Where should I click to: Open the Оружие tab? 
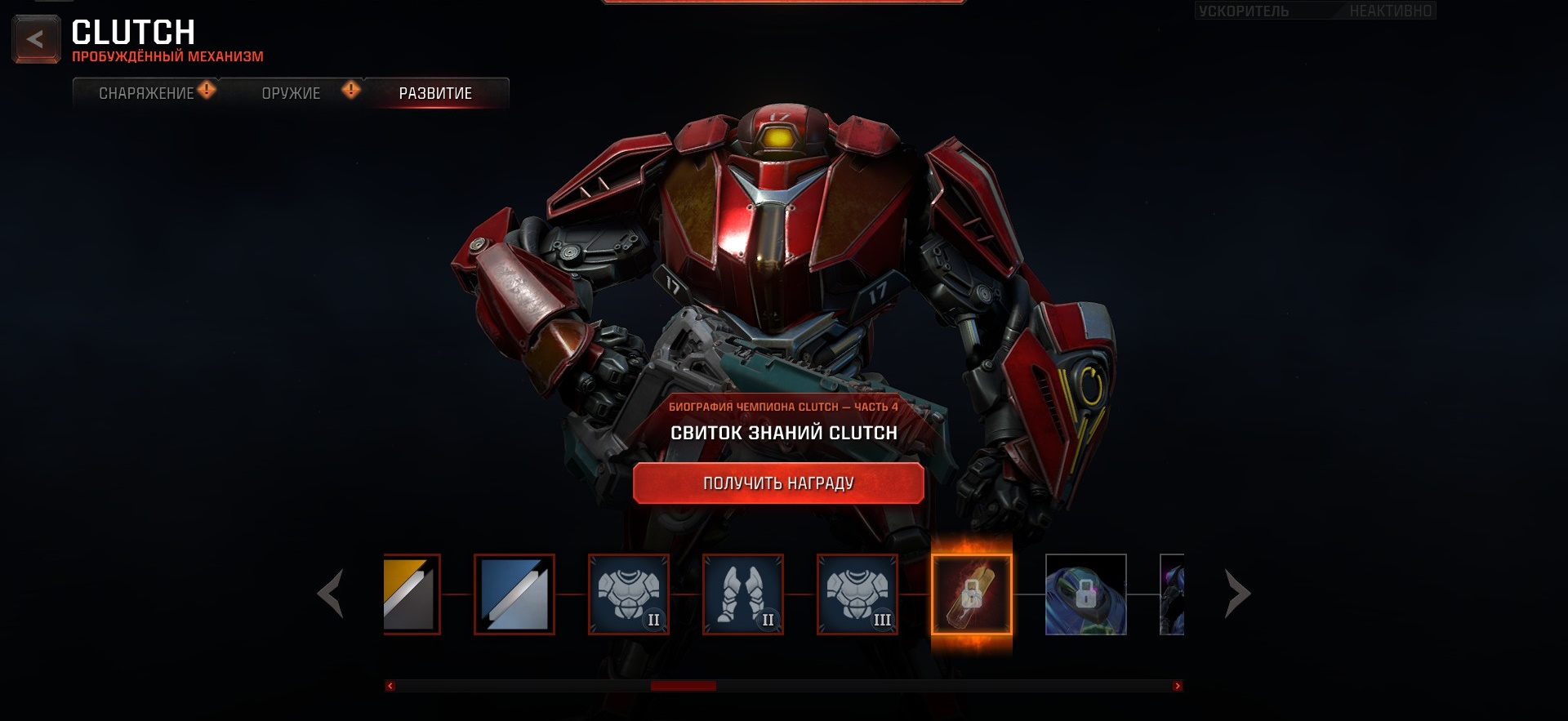(x=292, y=93)
